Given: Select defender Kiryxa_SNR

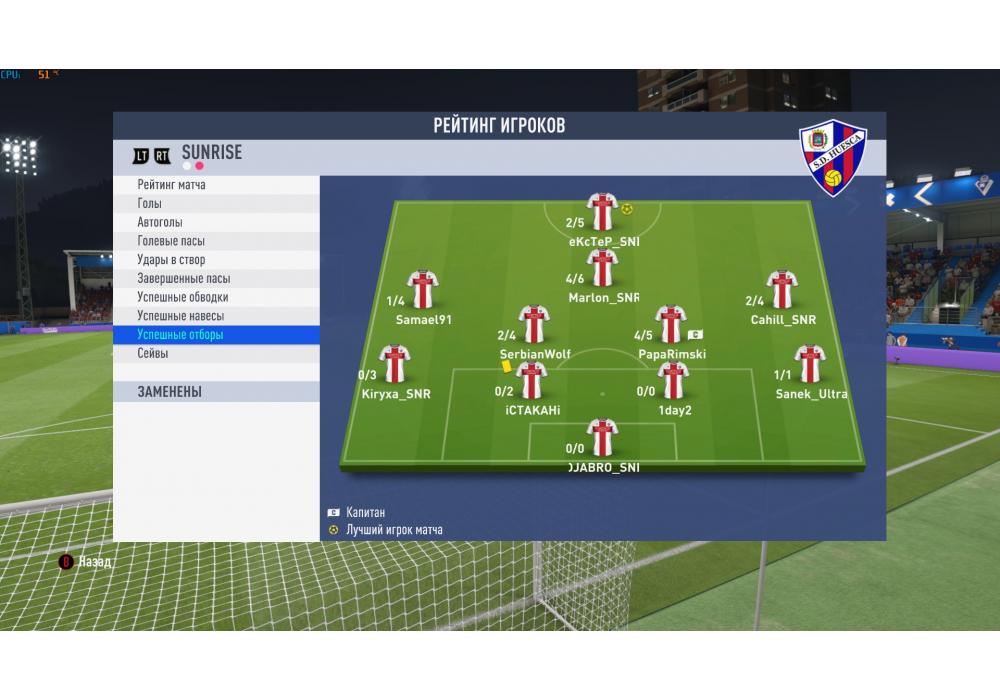Looking at the screenshot, I should 395,364.
